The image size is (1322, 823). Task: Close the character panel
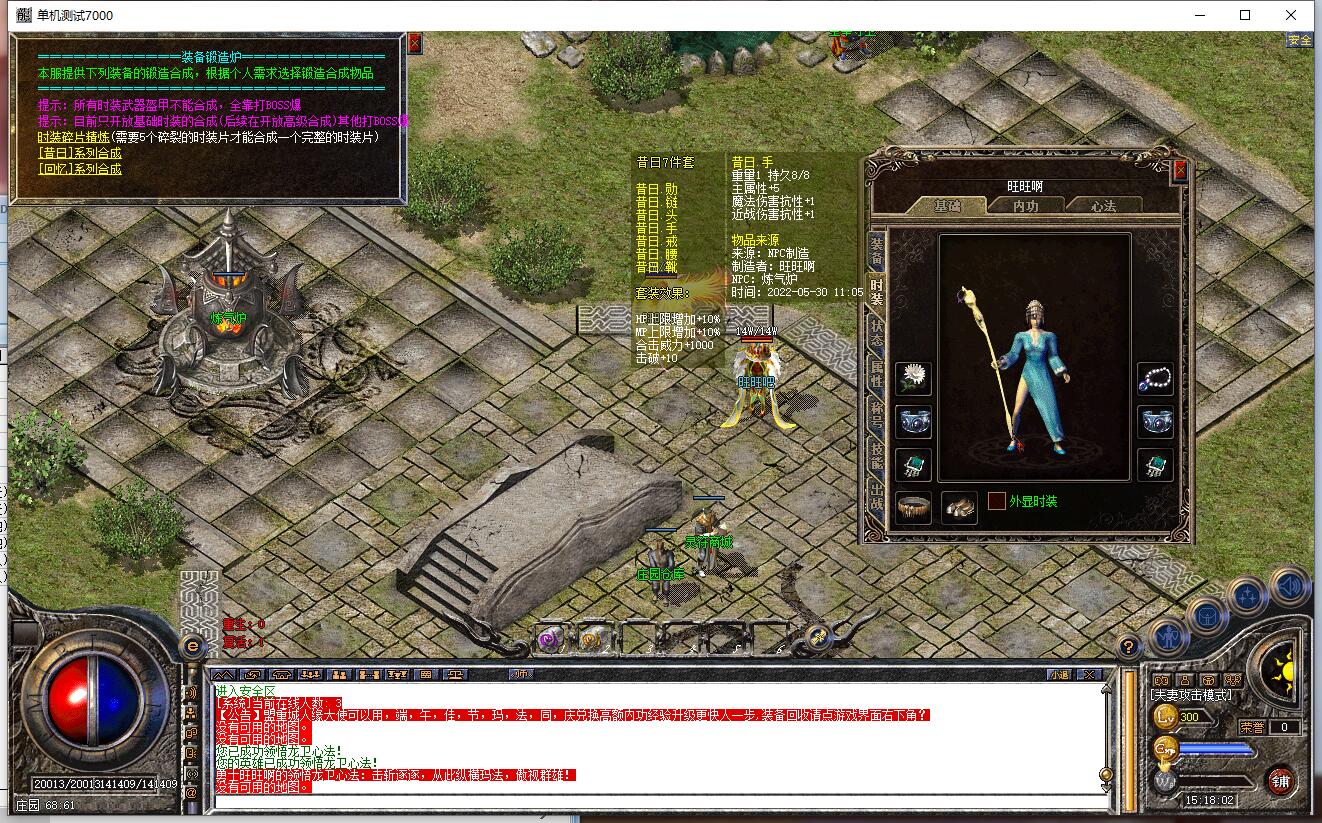1180,170
